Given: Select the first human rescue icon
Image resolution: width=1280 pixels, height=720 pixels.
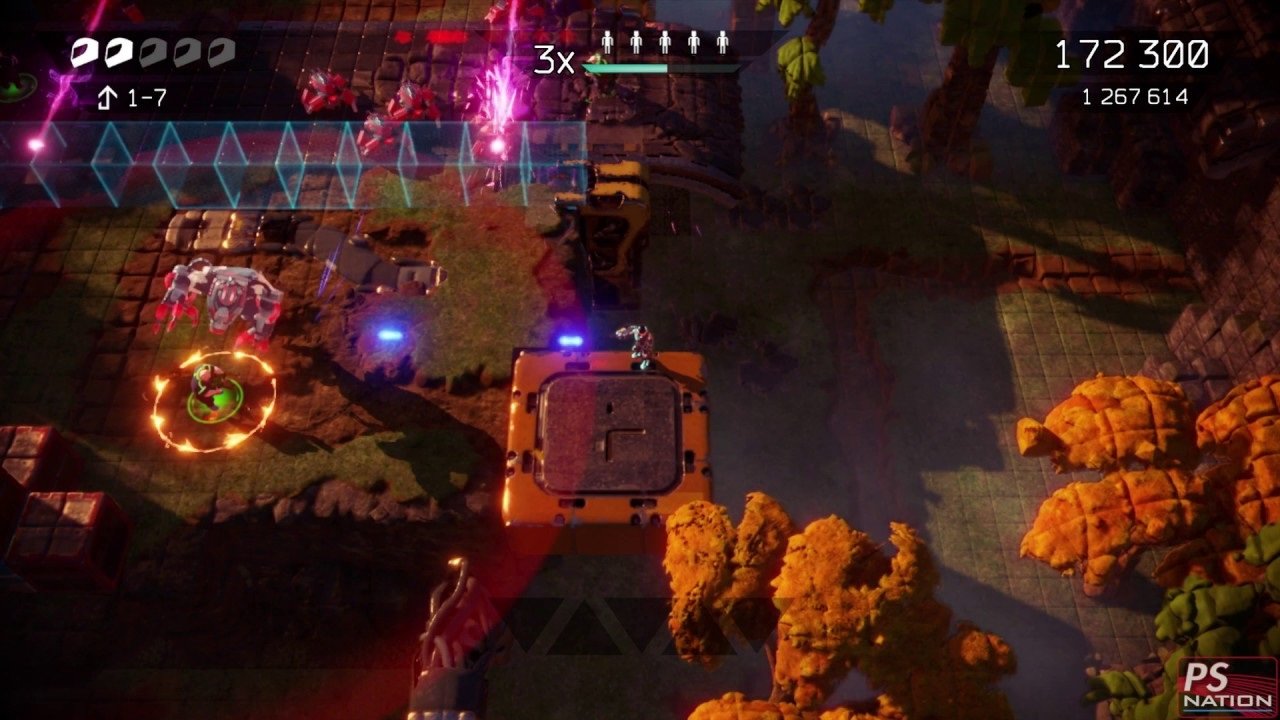Looking at the screenshot, I should (x=607, y=42).
